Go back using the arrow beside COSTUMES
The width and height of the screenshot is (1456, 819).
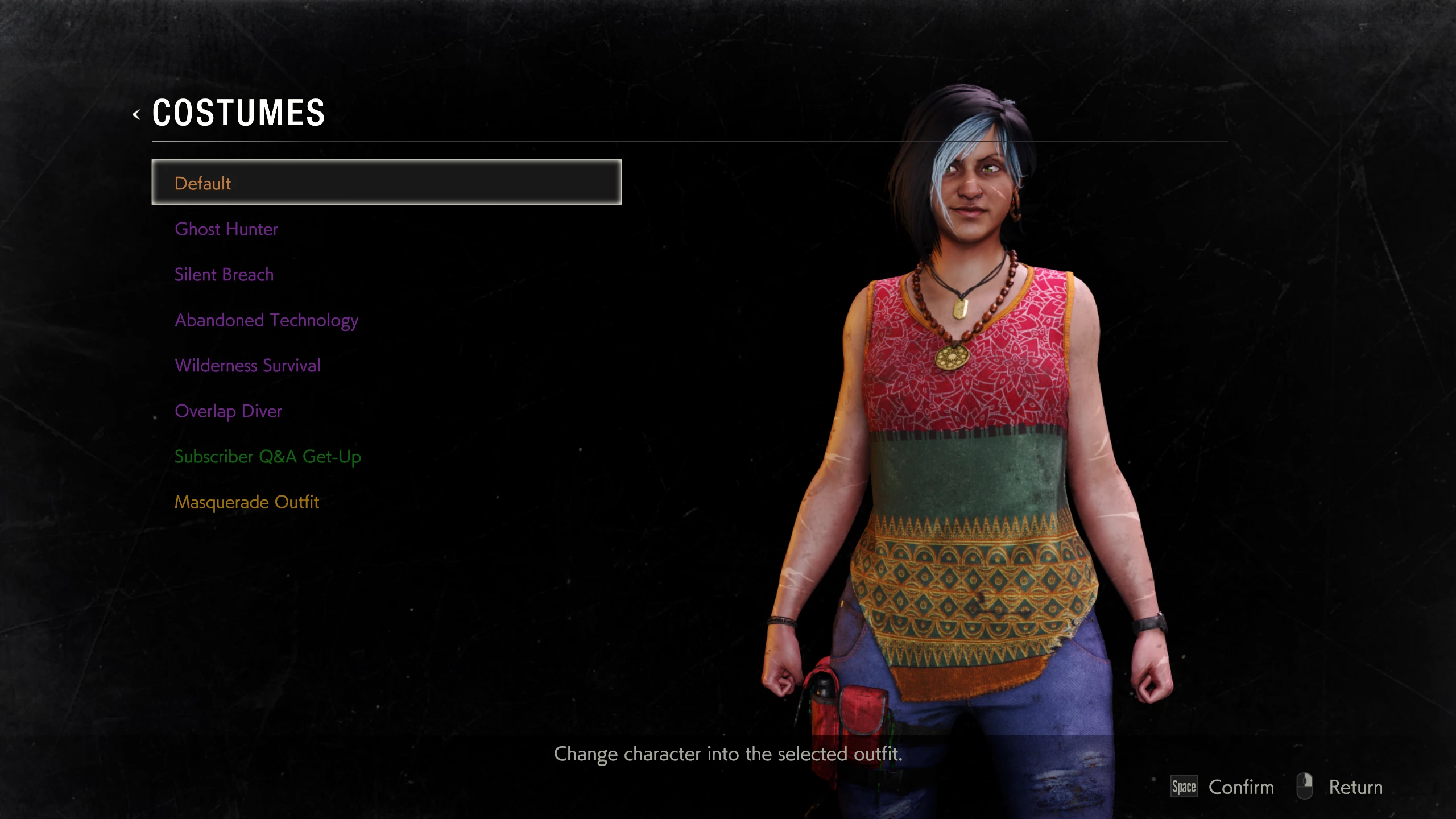pyautogui.click(x=136, y=114)
